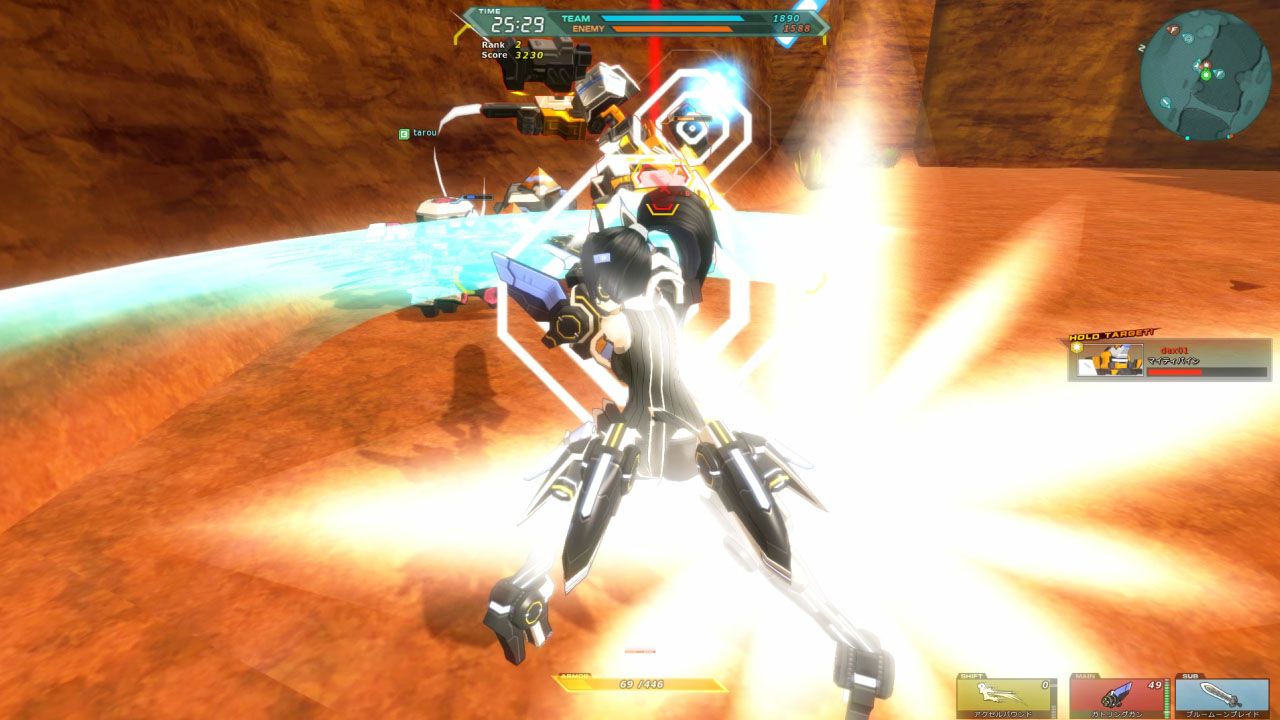Viewport: 1280px width, 720px height.
Task: Click the enemy HP bar of dax01
Action: [1206, 371]
